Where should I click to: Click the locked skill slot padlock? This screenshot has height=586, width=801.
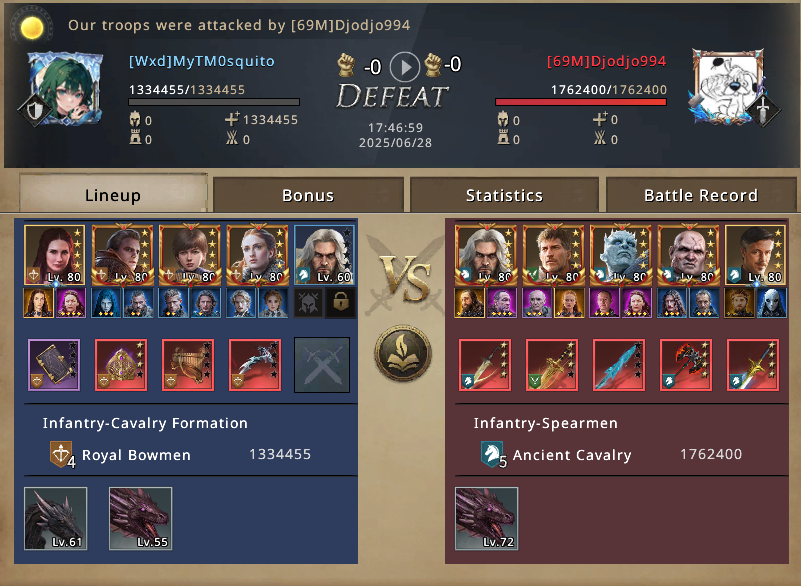342,303
